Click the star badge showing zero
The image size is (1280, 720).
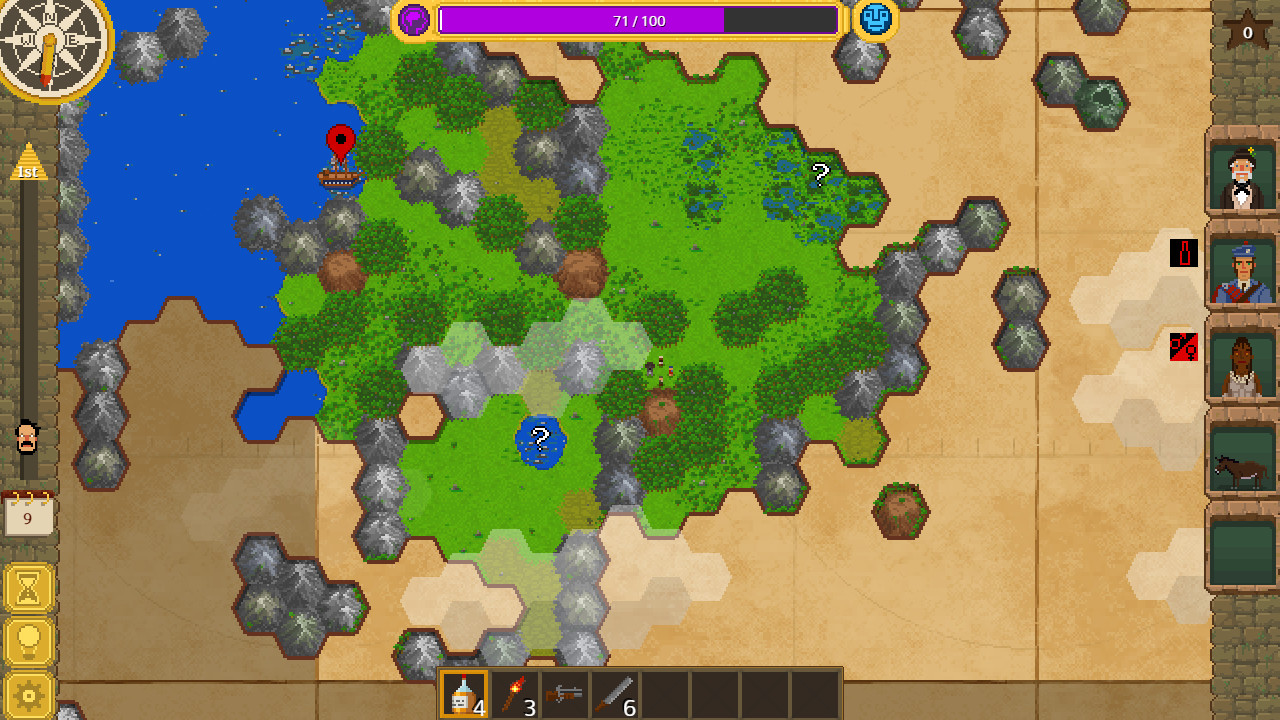tap(1246, 31)
